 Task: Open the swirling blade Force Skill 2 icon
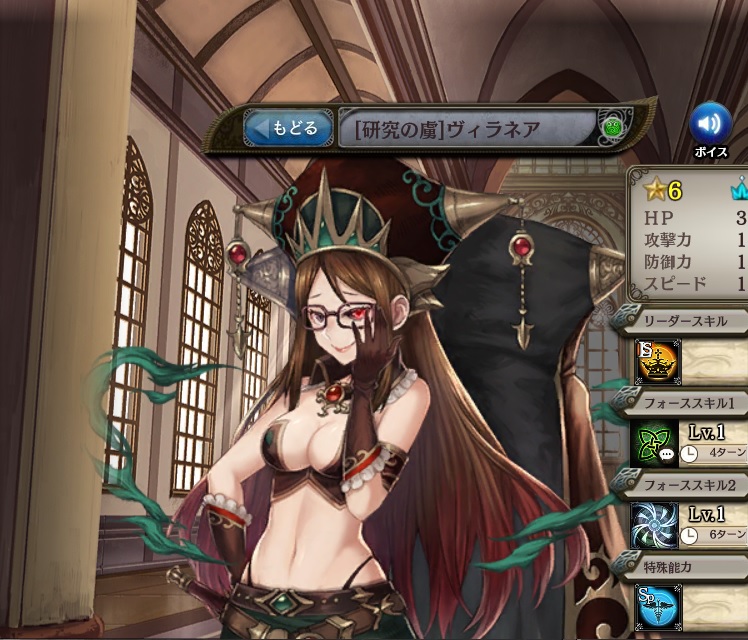click(655, 524)
